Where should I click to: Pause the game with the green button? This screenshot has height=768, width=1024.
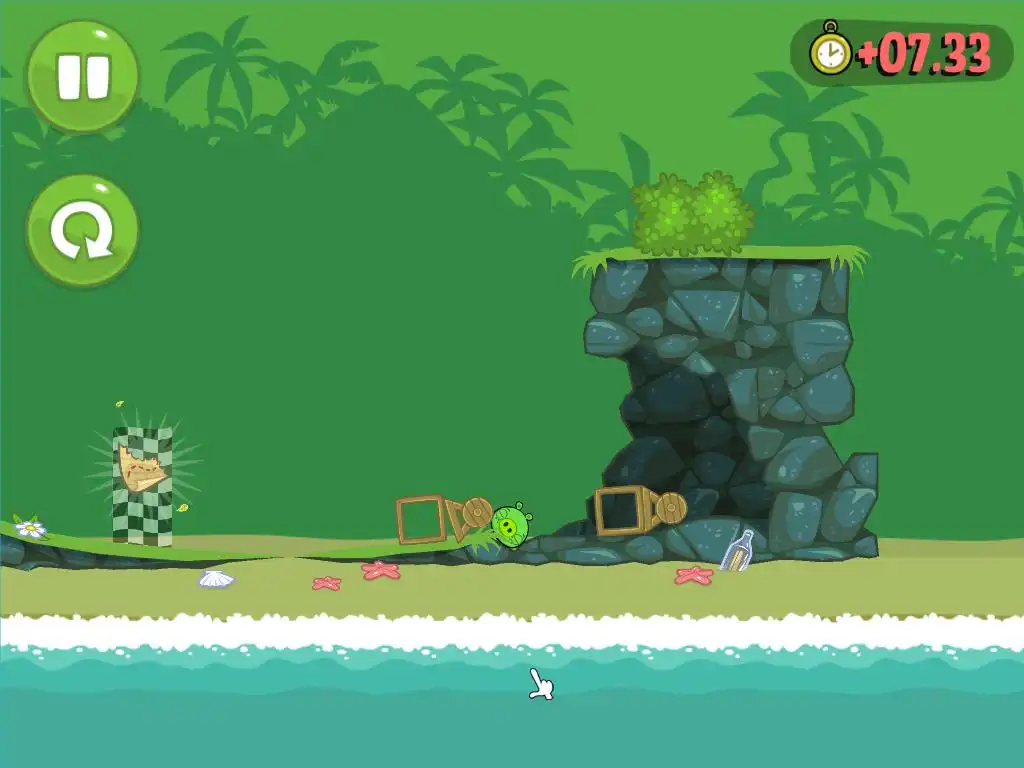(82, 77)
